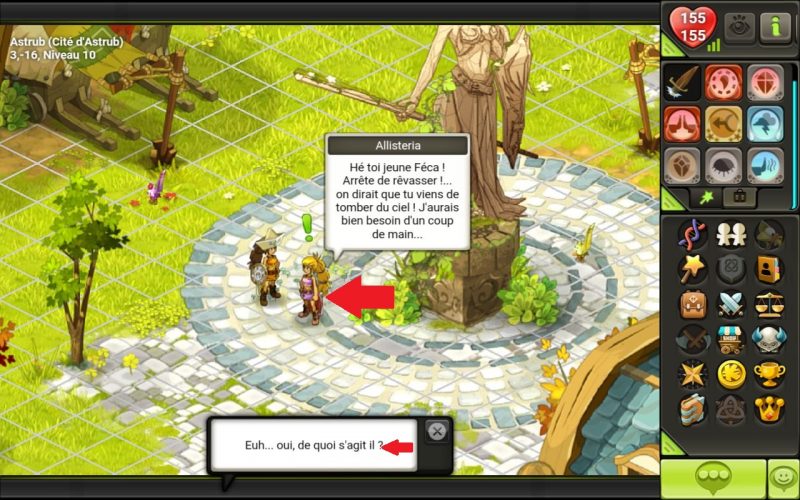This screenshot has width=800, height=500.
Task: Select the feather weapon attack slot
Action: point(682,82)
